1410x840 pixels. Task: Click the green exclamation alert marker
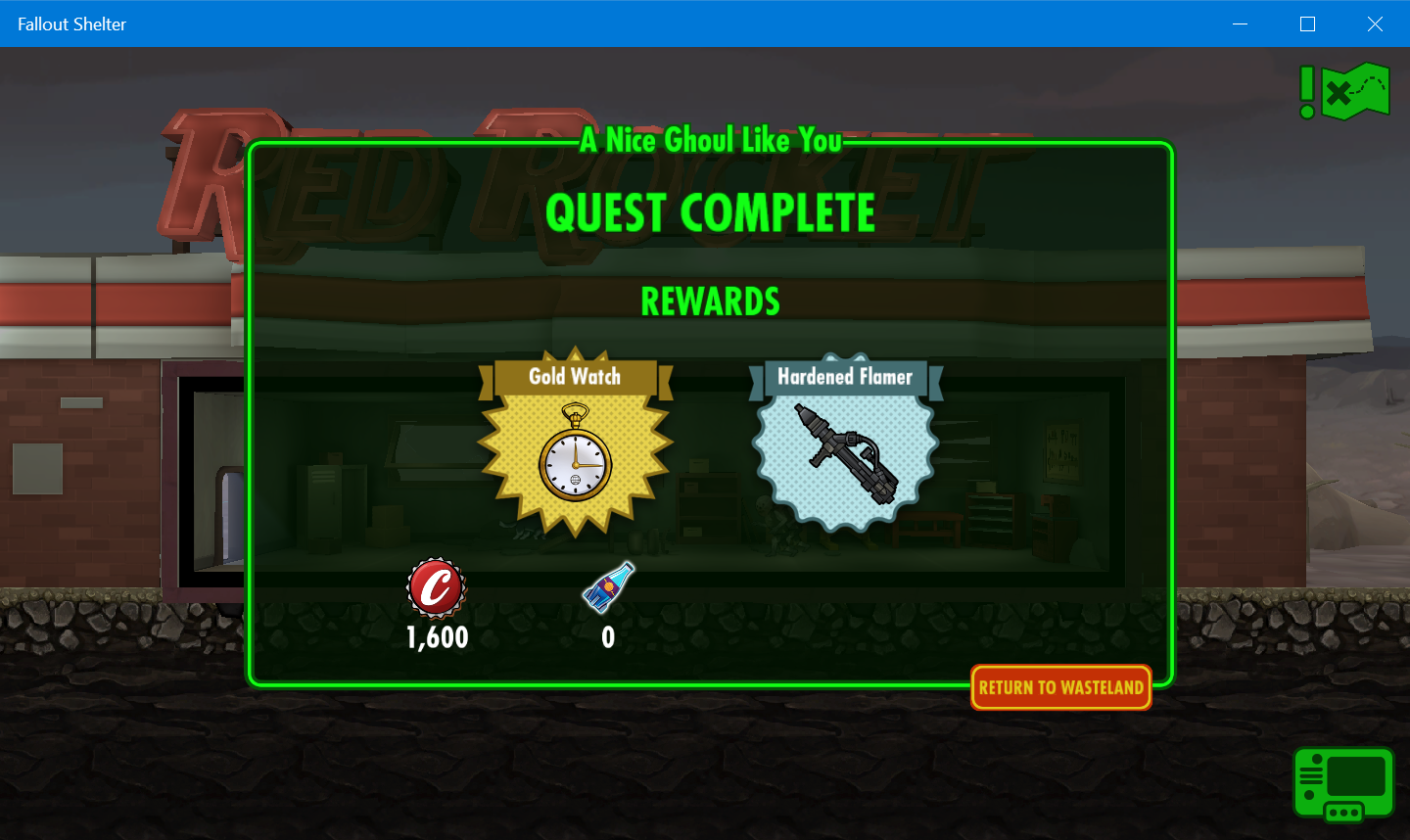[x=1306, y=93]
